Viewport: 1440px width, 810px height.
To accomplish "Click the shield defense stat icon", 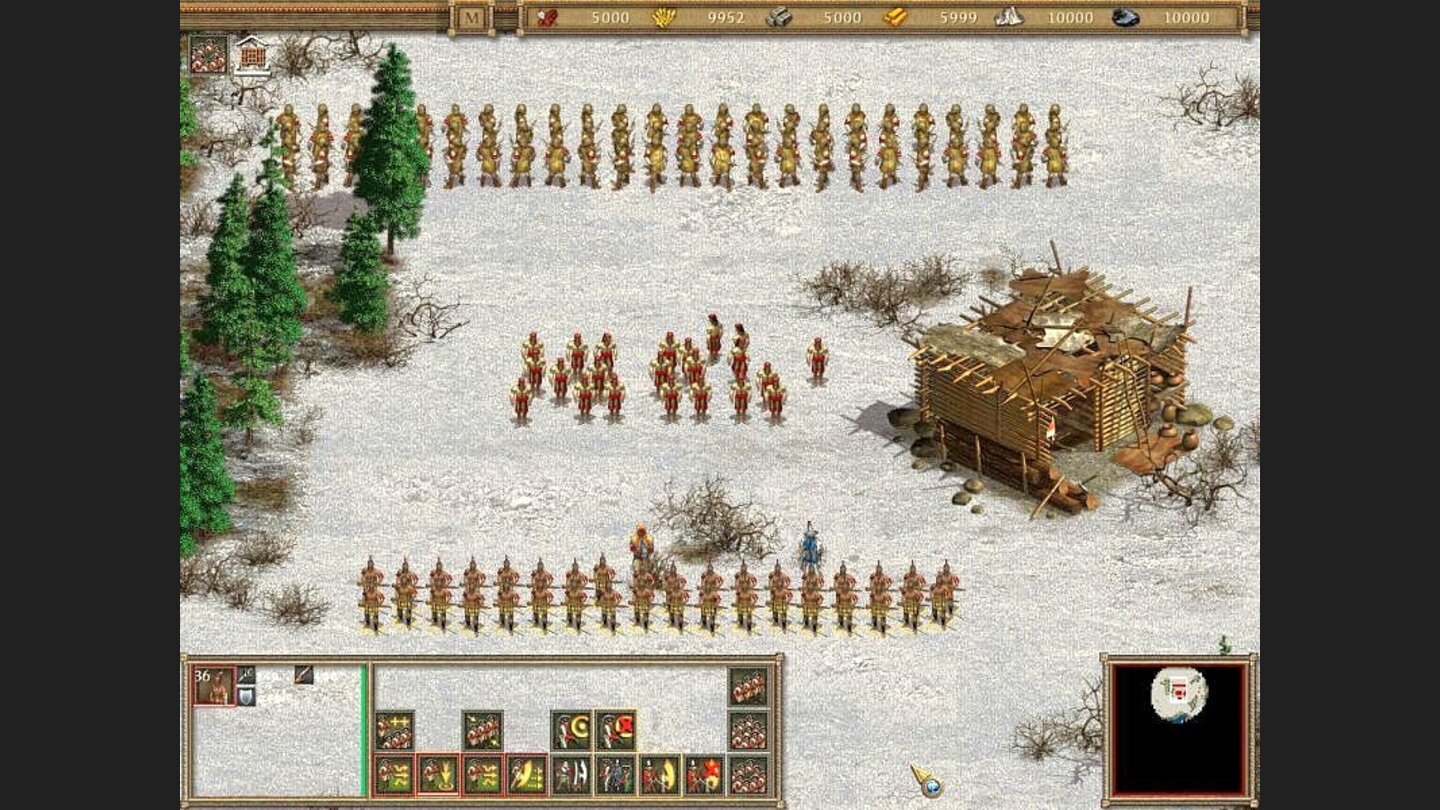I will [246, 695].
